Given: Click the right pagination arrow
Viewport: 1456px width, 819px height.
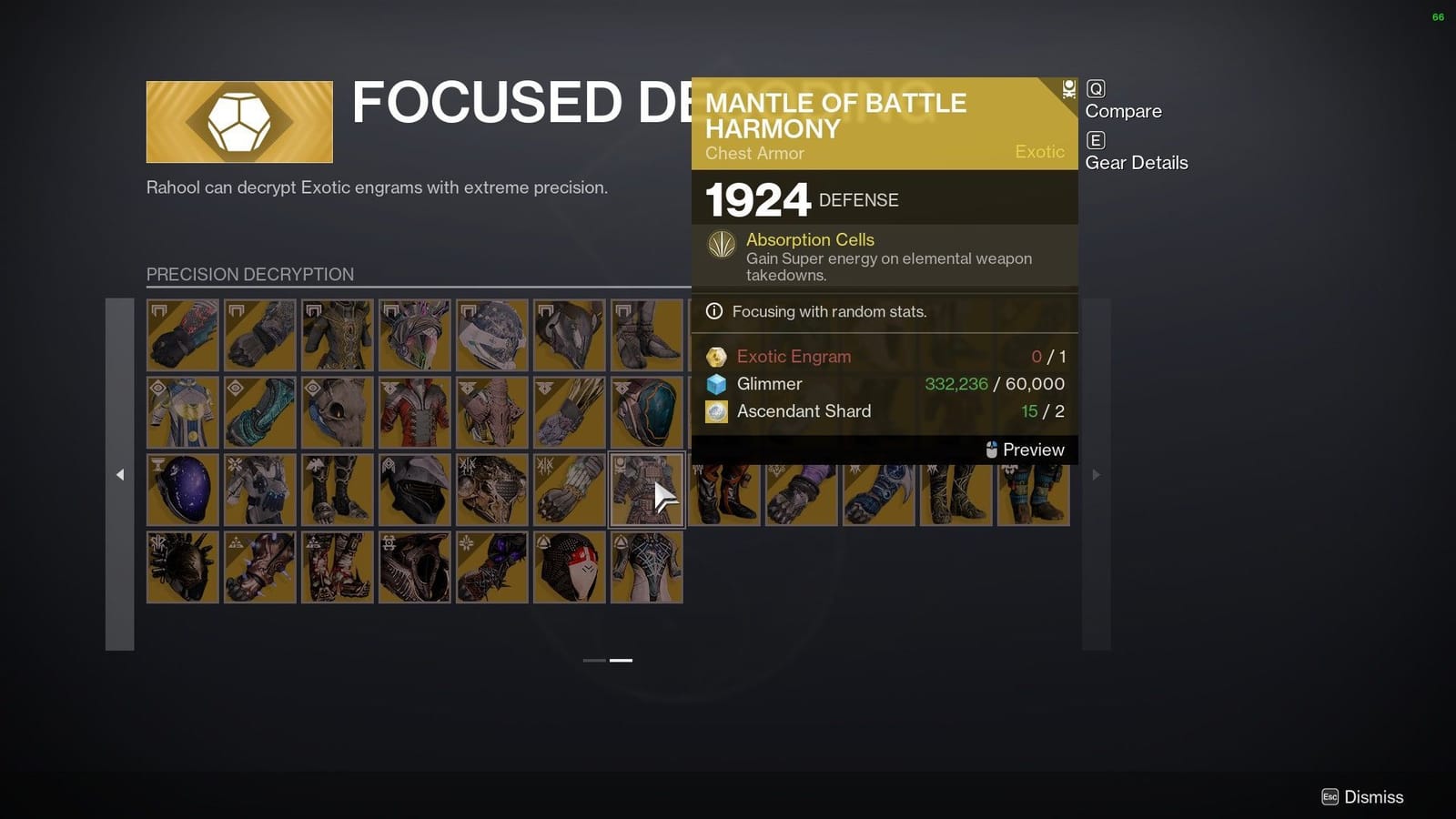Looking at the screenshot, I should [x=1097, y=474].
